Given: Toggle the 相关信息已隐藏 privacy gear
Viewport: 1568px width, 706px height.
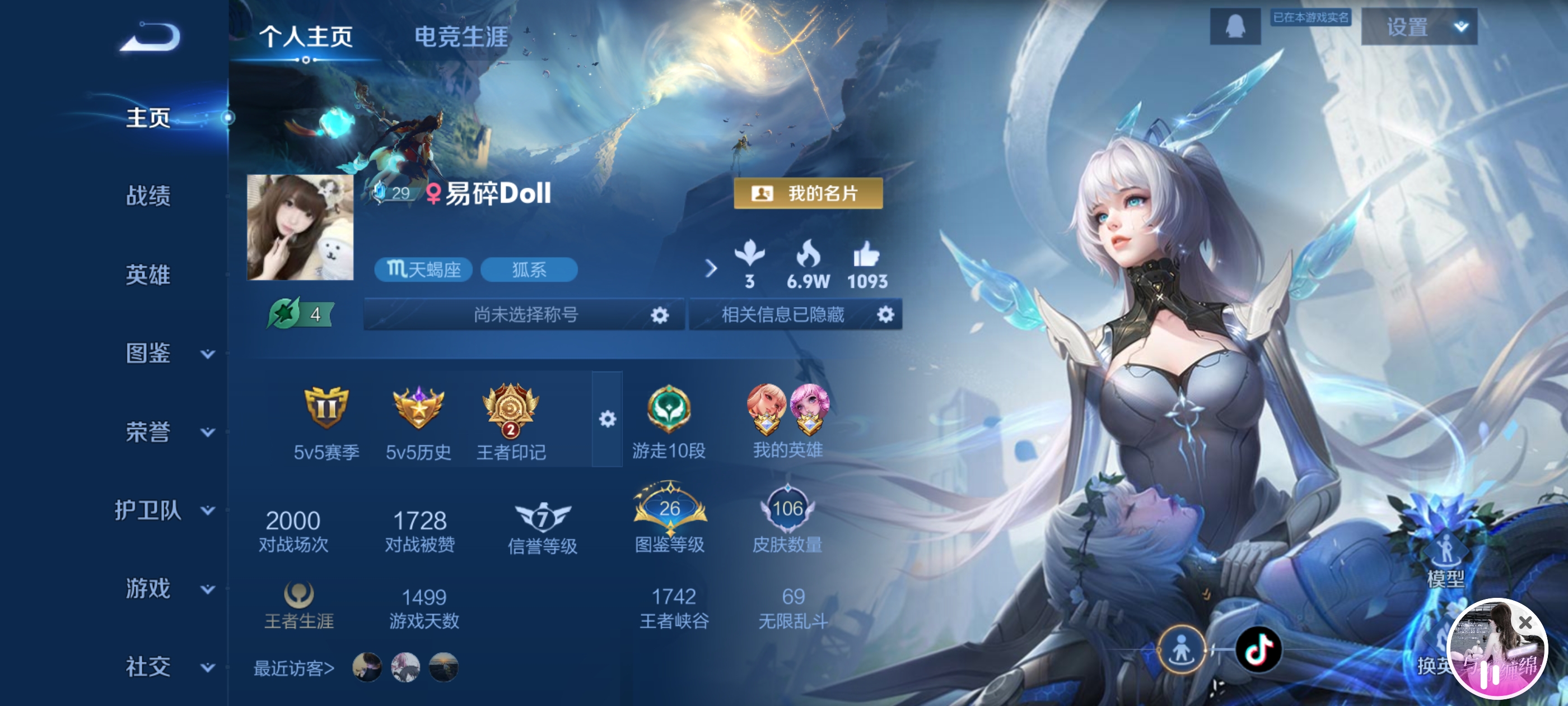Looking at the screenshot, I should [886, 314].
